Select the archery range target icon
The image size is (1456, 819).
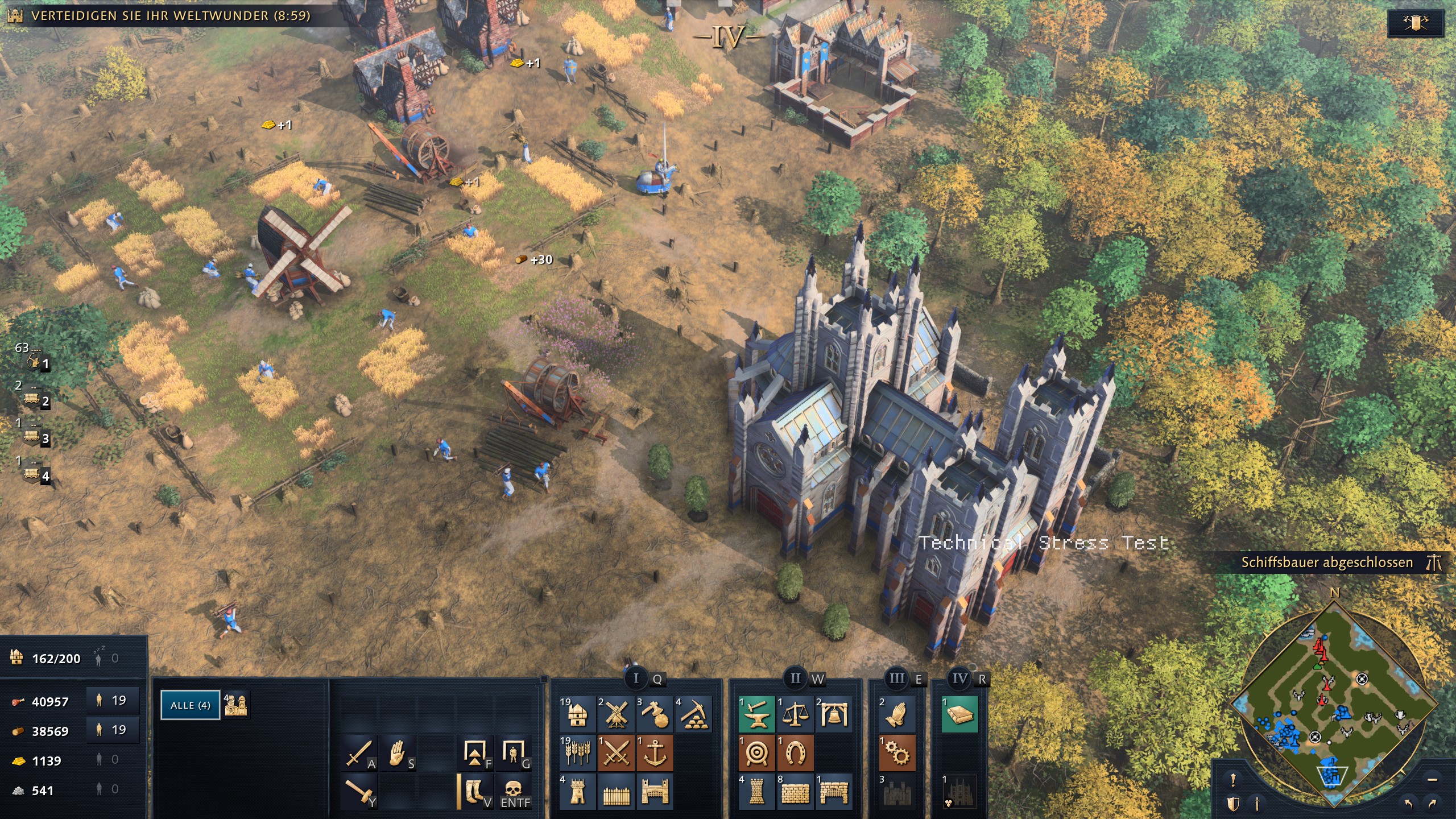[756, 753]
